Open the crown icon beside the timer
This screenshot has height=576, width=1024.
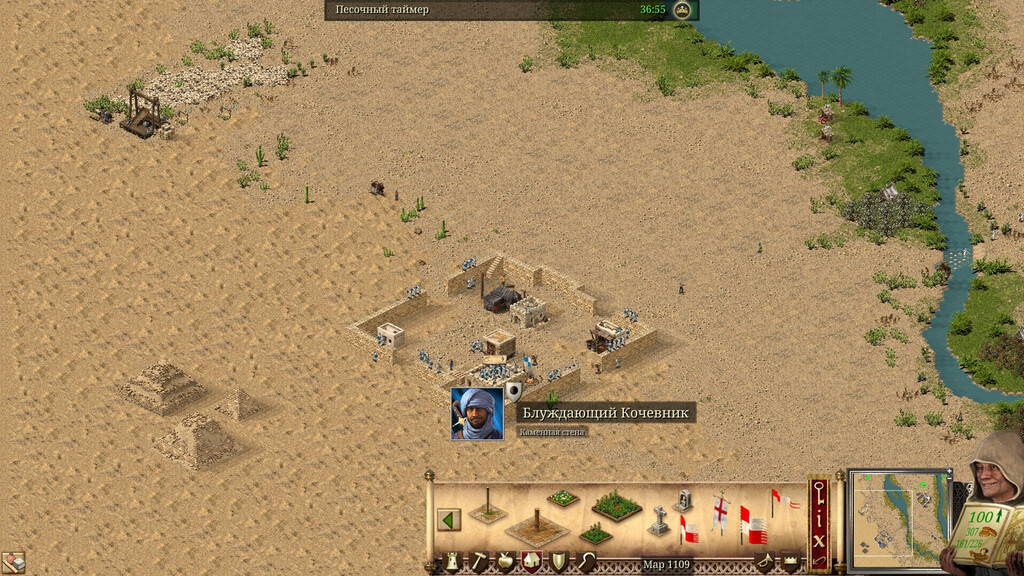pos(683,10)
